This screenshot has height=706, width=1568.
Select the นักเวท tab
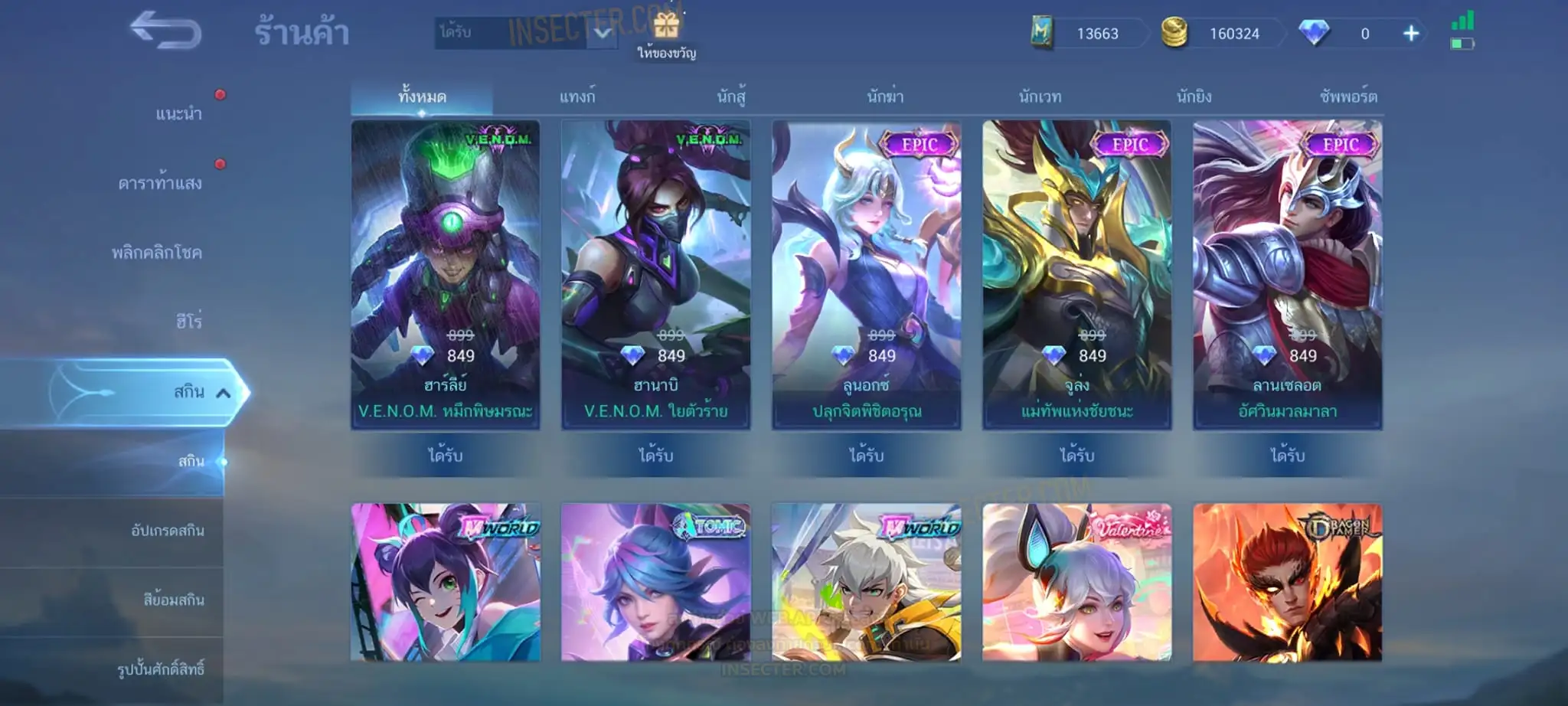coord(1040,97)
